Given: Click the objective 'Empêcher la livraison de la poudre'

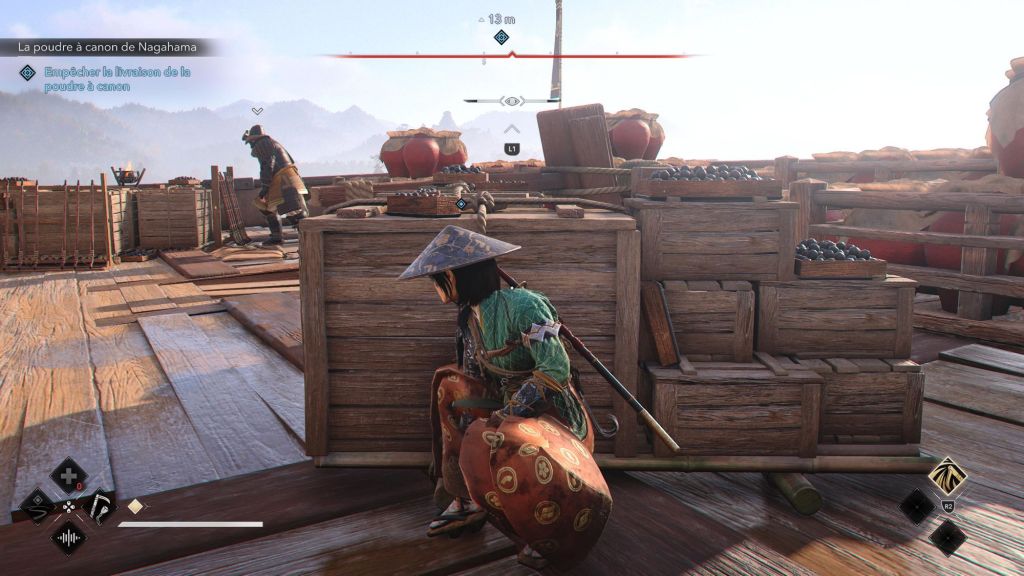Looking at the screenshot, I should (x=117, y=79).
